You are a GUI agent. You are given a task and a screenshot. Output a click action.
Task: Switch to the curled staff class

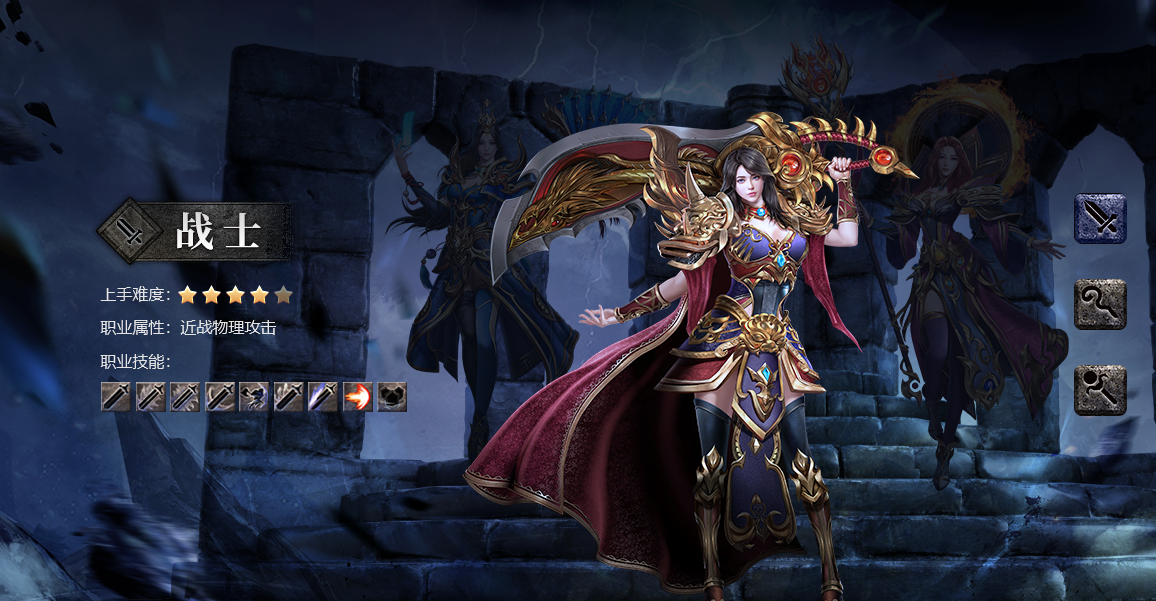(x=1100, y=304)
